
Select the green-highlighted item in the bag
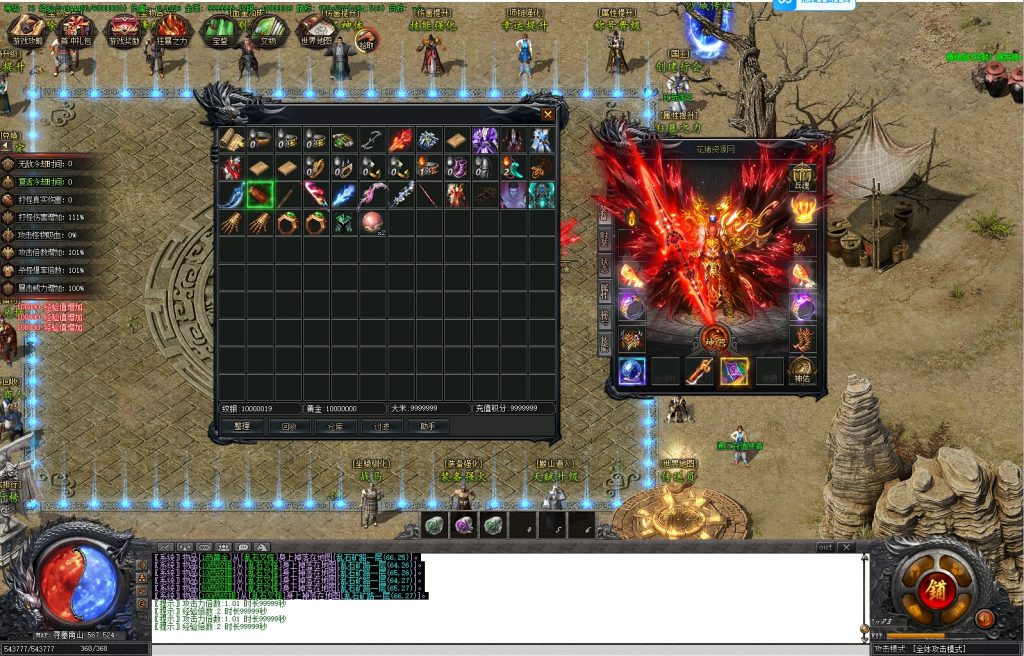pos(260,194)
